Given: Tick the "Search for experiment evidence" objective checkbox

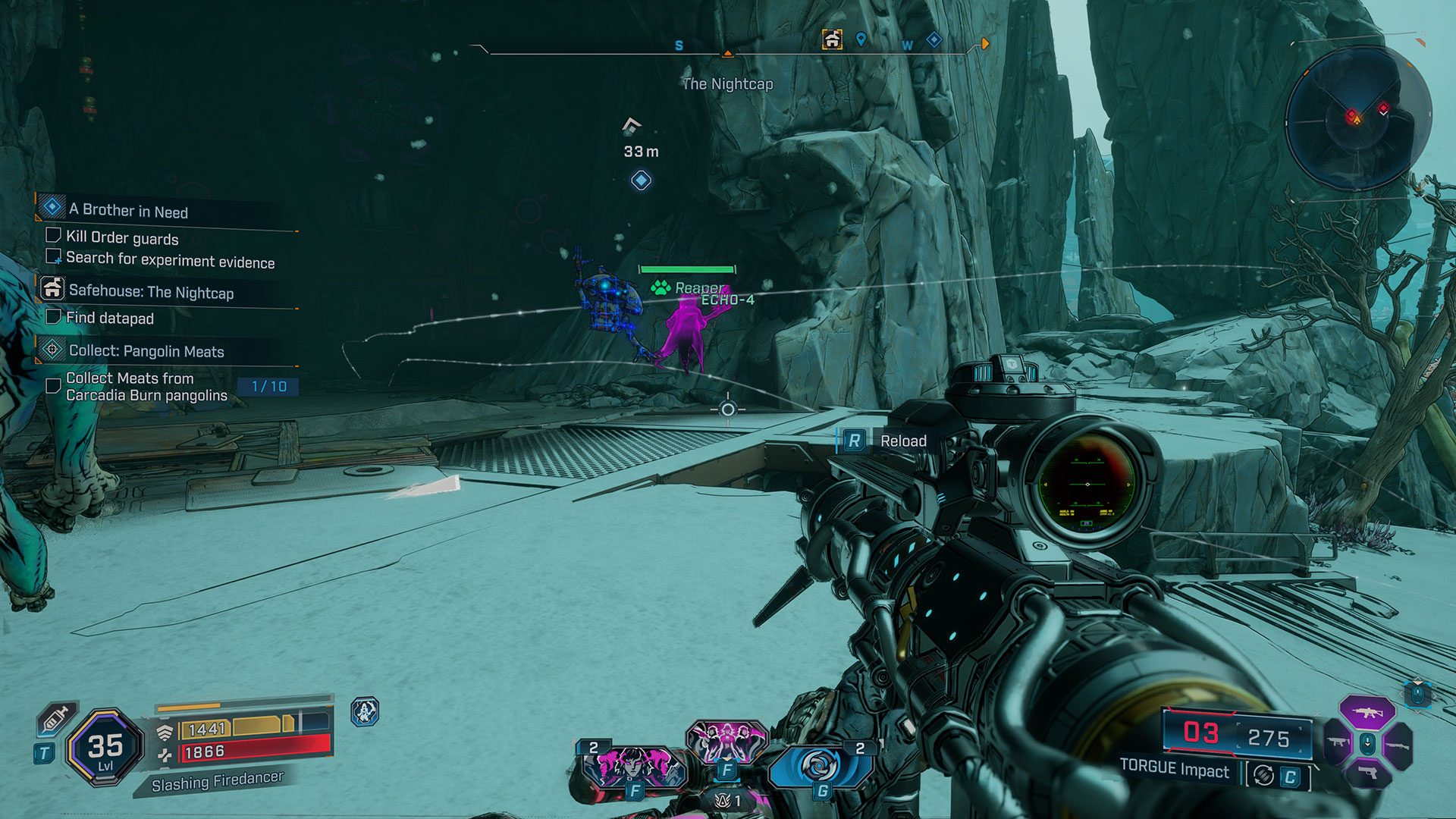Looking at the screenshot, I should point(53,256).
